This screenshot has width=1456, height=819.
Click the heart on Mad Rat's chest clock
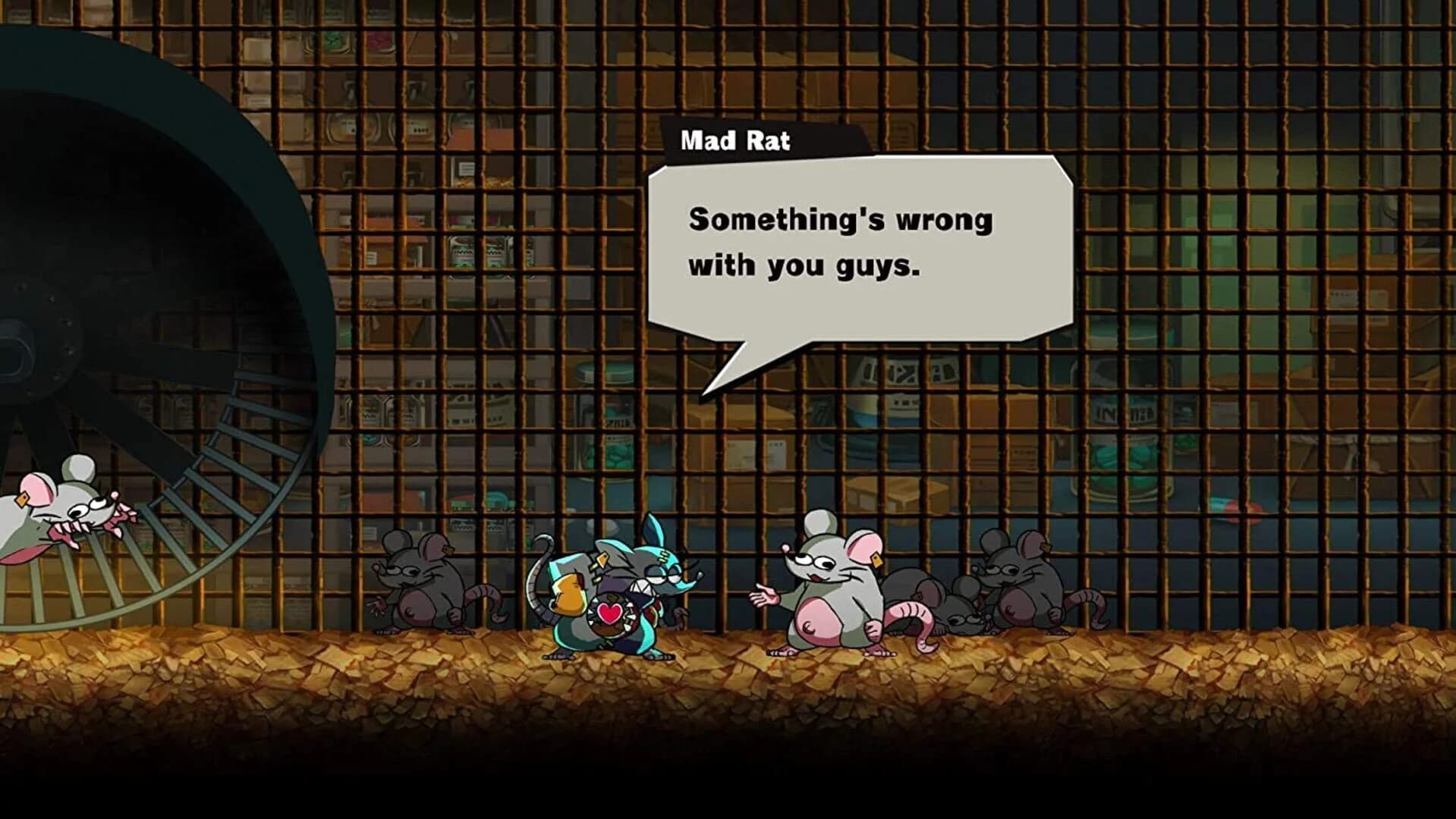[610, 613]
